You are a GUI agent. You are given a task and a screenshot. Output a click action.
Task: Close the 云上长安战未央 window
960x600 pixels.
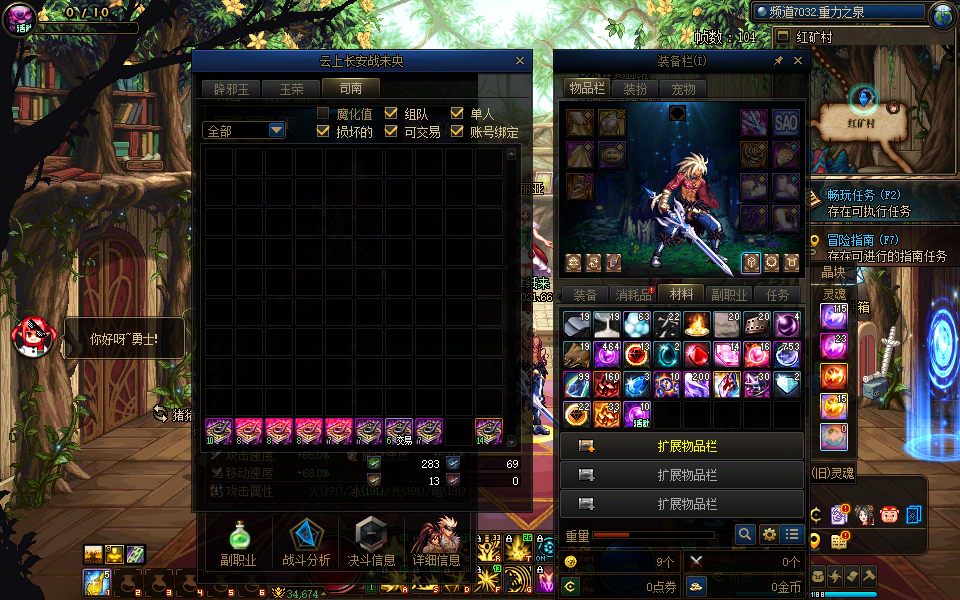pos(519,61)
